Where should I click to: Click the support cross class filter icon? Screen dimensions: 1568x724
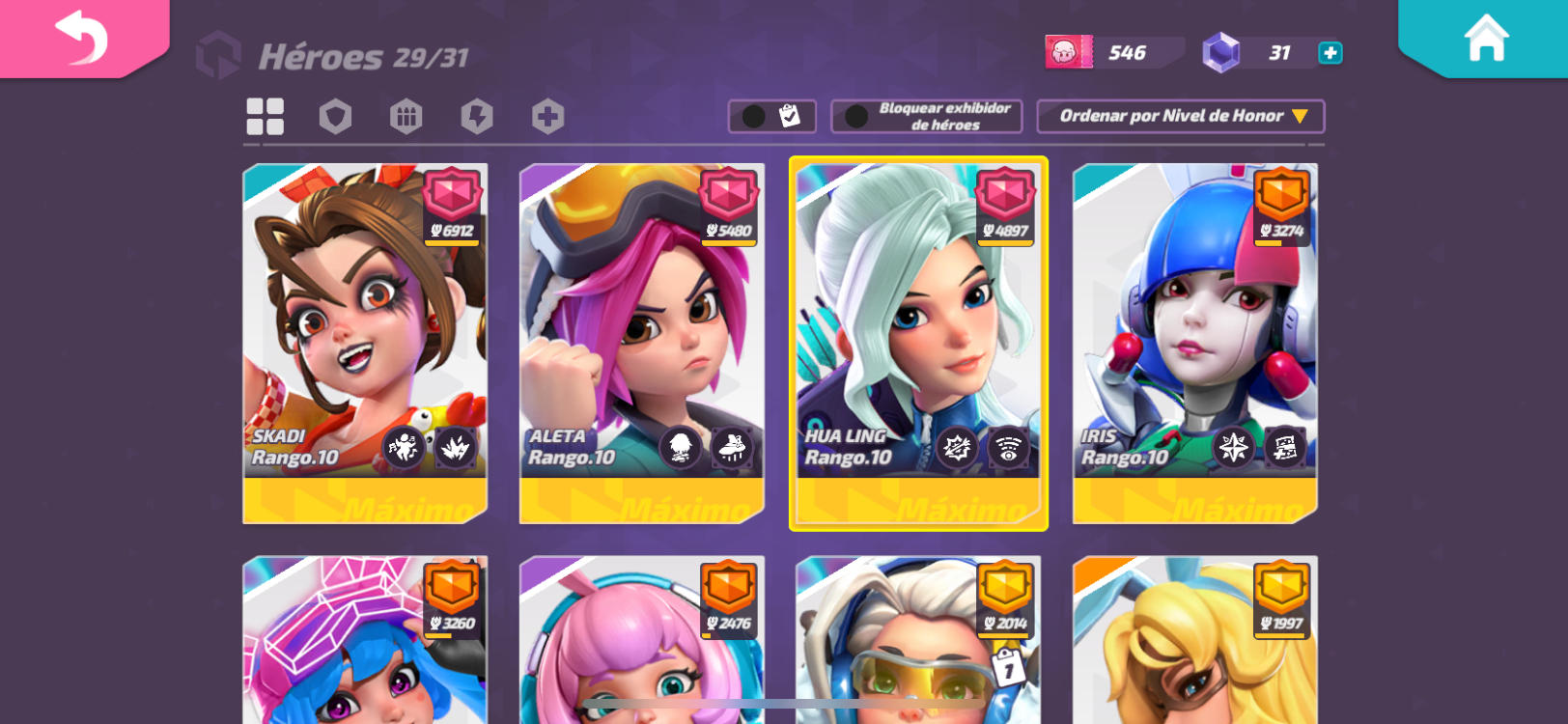pos(547,116)
